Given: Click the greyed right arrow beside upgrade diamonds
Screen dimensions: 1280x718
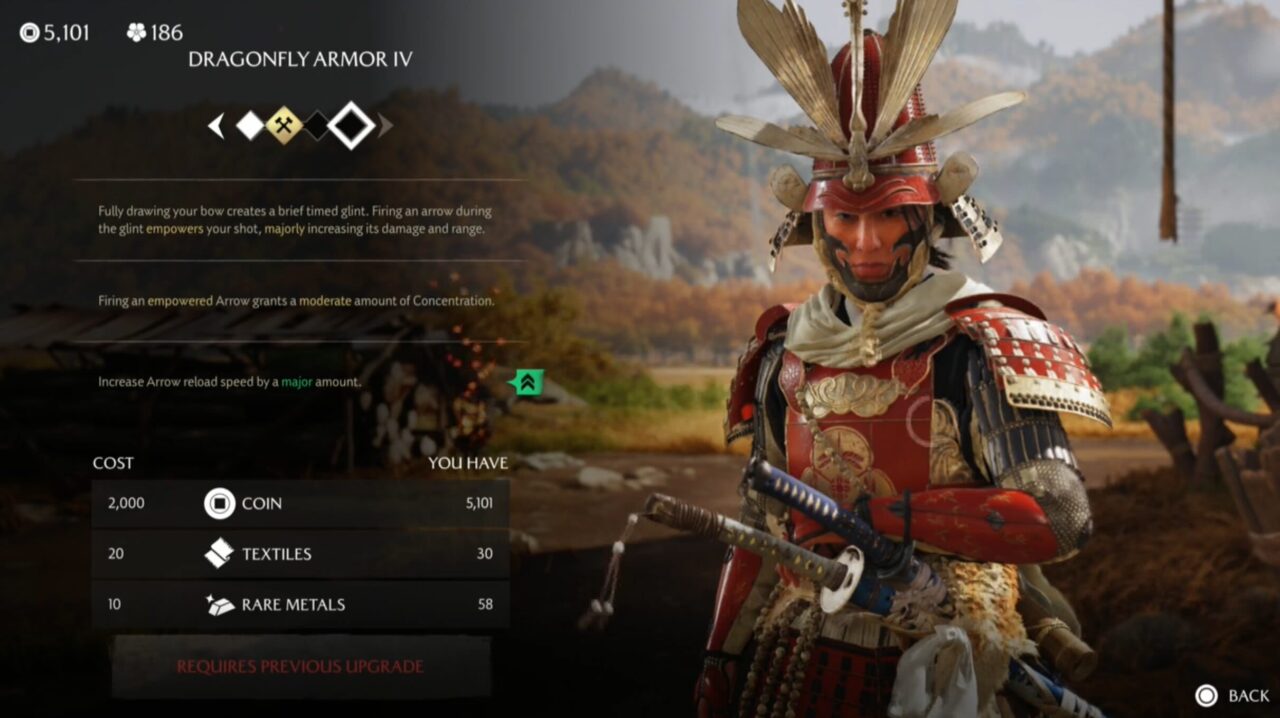Looking at the screenshot, I should coord(385,126).
